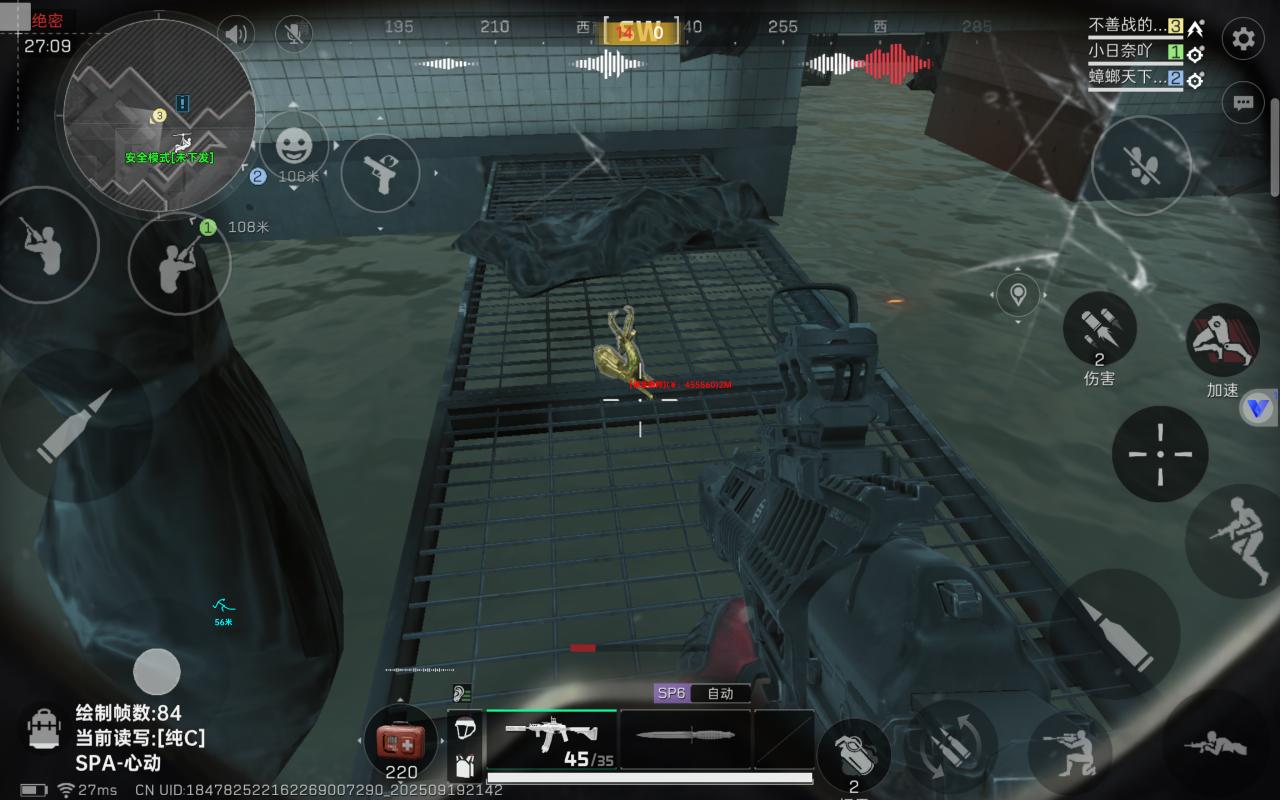Use the red medkit item
Image resolution: width=1280 pixels, height=800 pixels.
coord(401,740)
